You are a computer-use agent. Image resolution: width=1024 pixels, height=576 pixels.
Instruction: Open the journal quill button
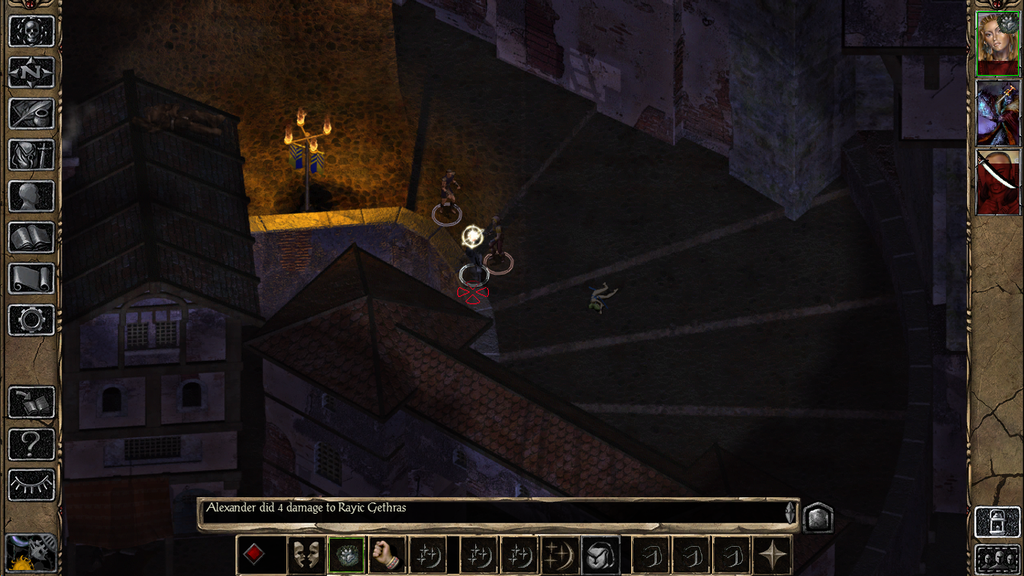(x=31, y=113)
